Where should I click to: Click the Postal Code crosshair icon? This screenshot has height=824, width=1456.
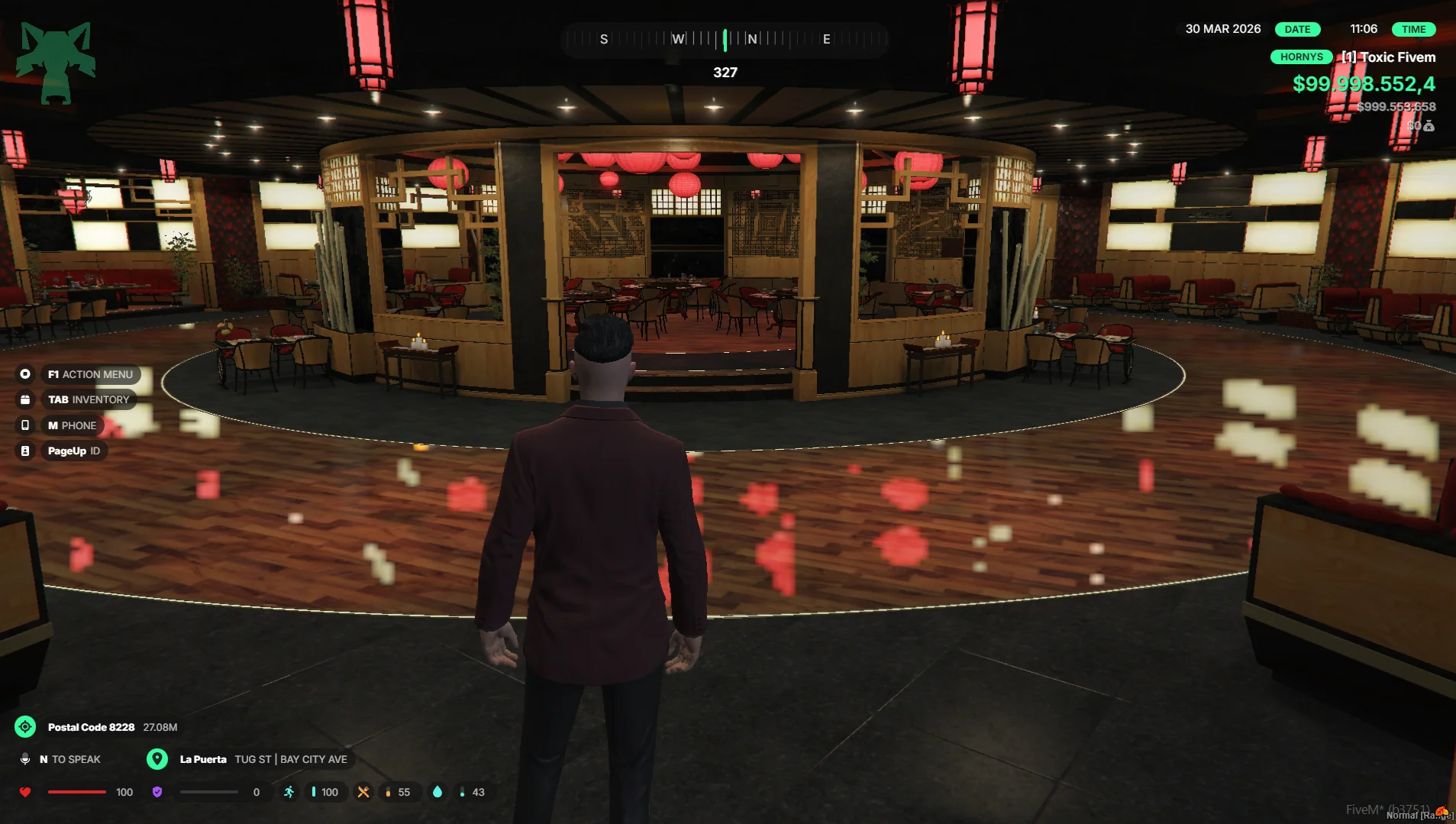[25, 727]
